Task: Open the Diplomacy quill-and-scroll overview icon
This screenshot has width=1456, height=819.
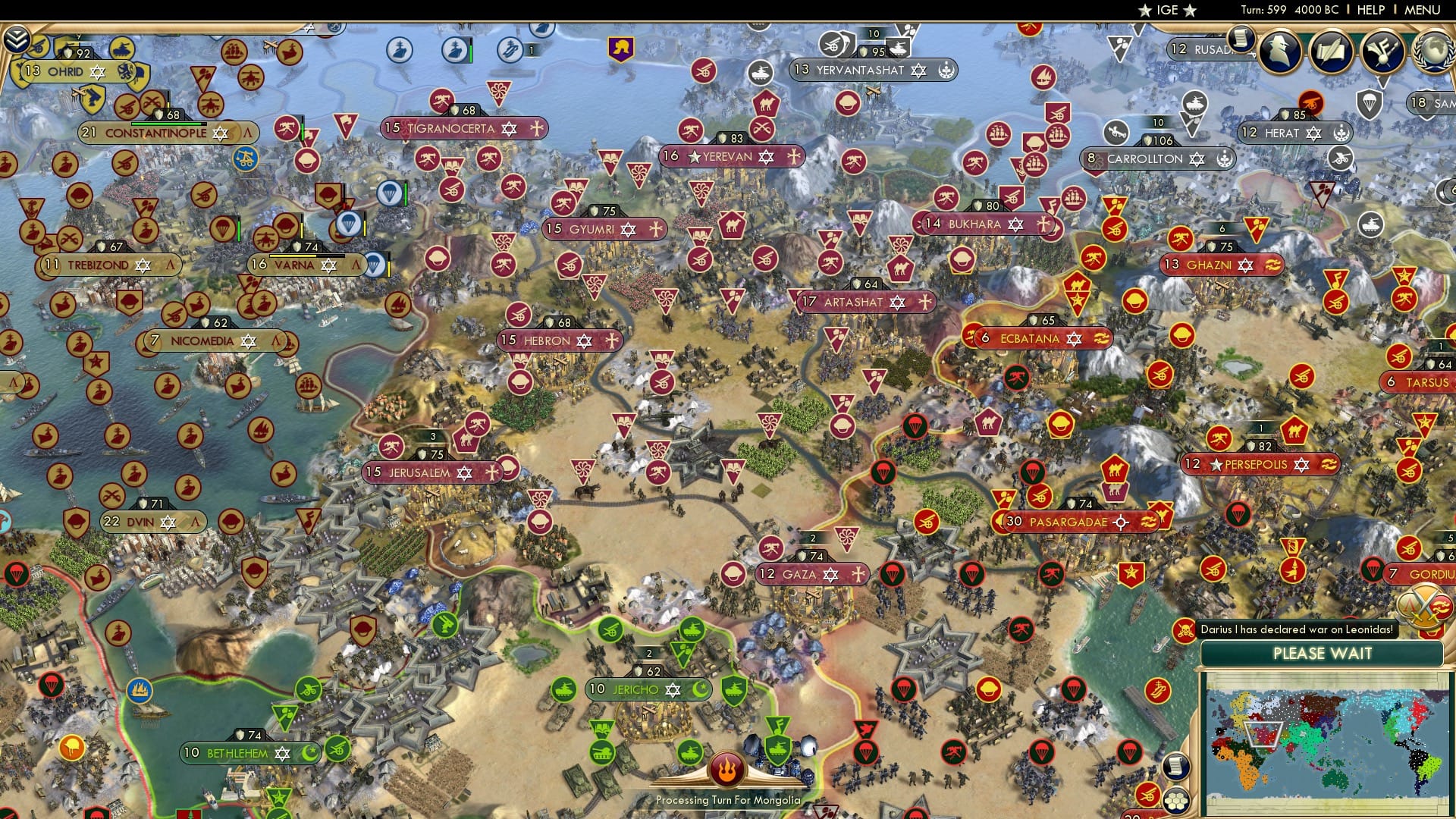Action: (x=1332, y=51)
